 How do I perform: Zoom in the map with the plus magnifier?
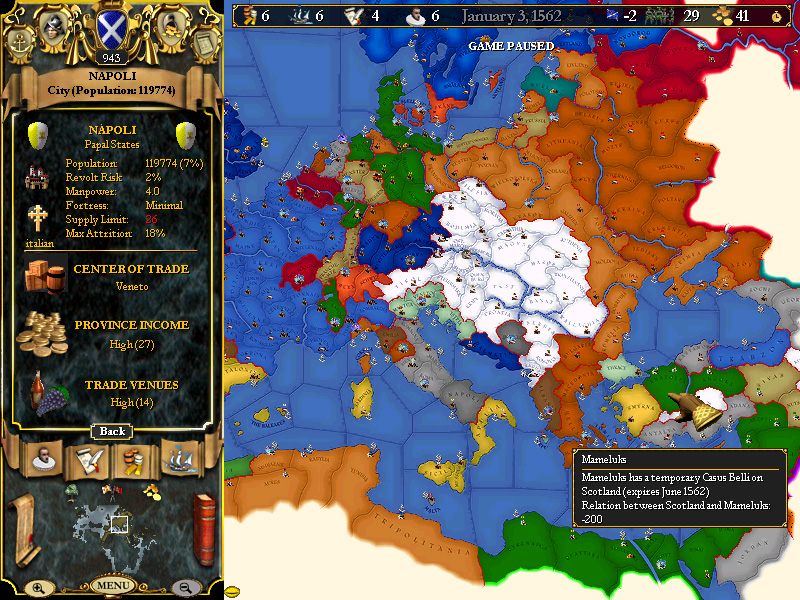click(x=38, y=588)
